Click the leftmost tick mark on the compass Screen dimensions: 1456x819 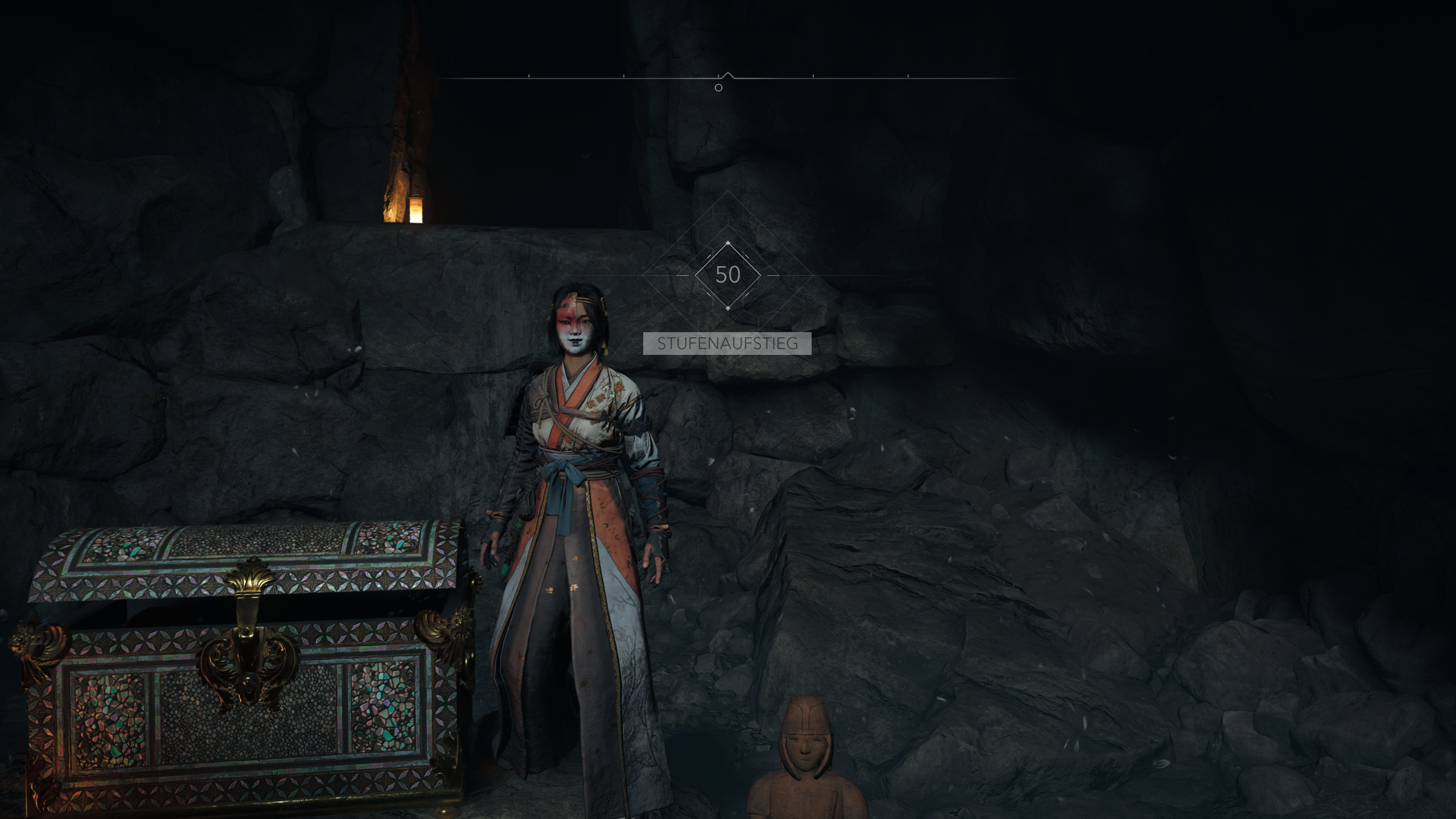(528, 76)
